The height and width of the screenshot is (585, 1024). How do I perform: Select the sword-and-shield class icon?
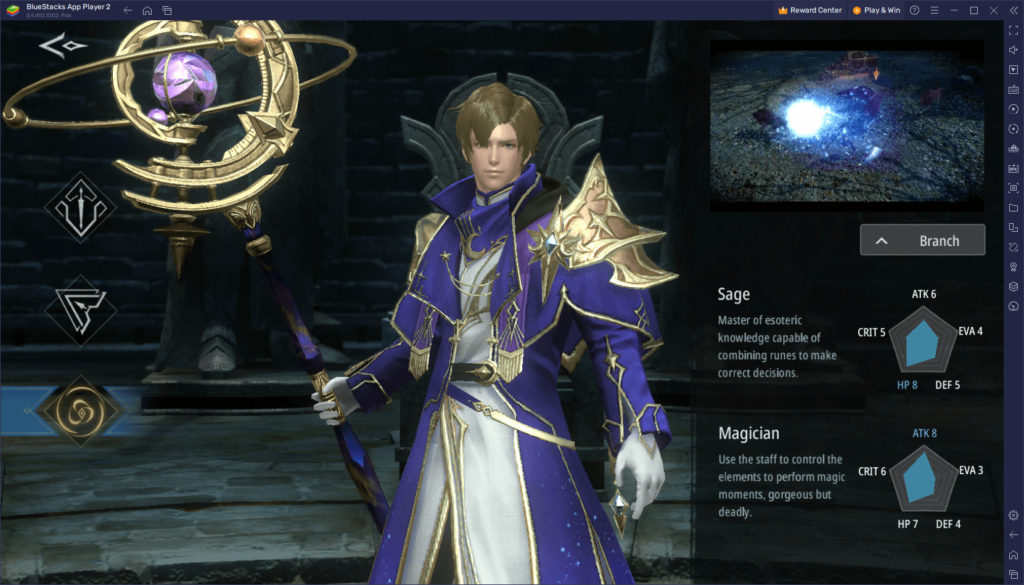pyautogui.click(x=80, y=207)
